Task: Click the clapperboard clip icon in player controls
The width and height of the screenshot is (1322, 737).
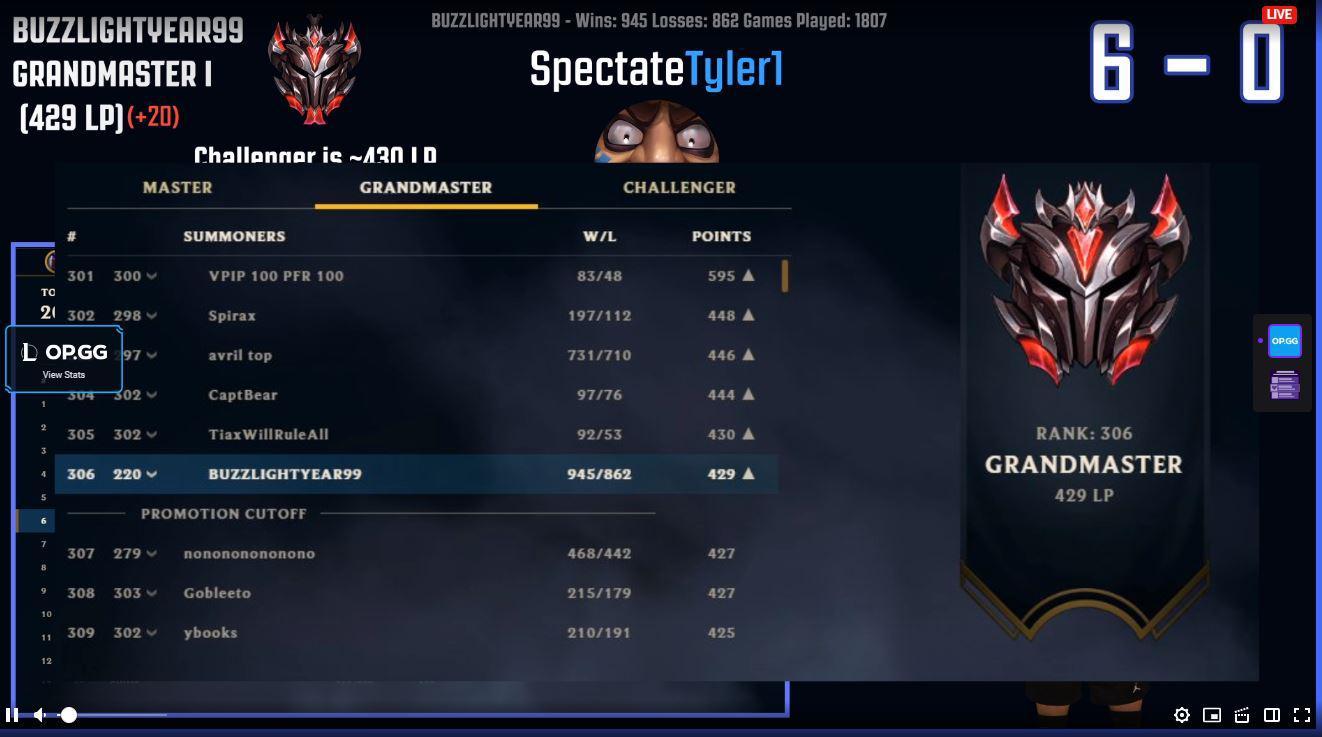Action: click(x=1241, y=716)
